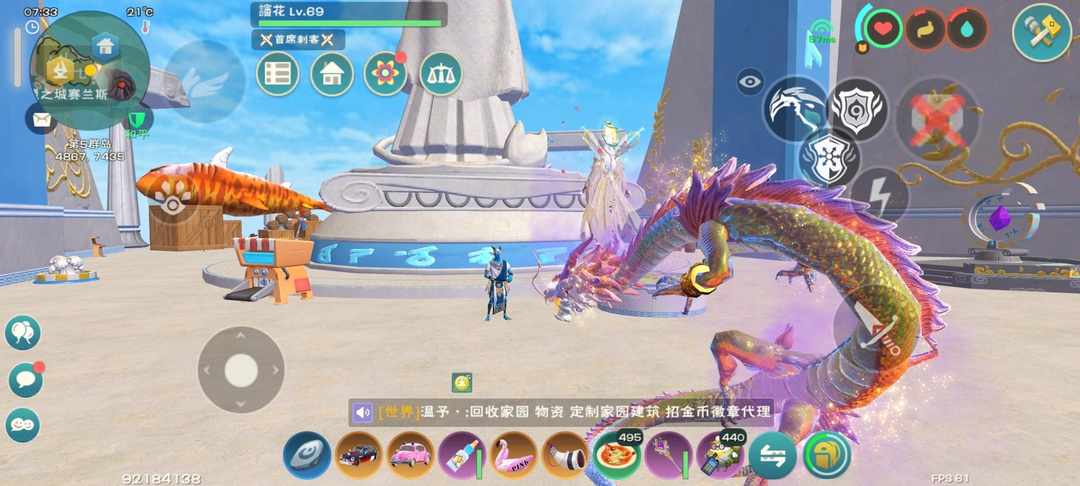Select the glue bottle hotbar slot
Image resolution: width=1080 pixels, height=486 pixels.
(x=461, y=455)
